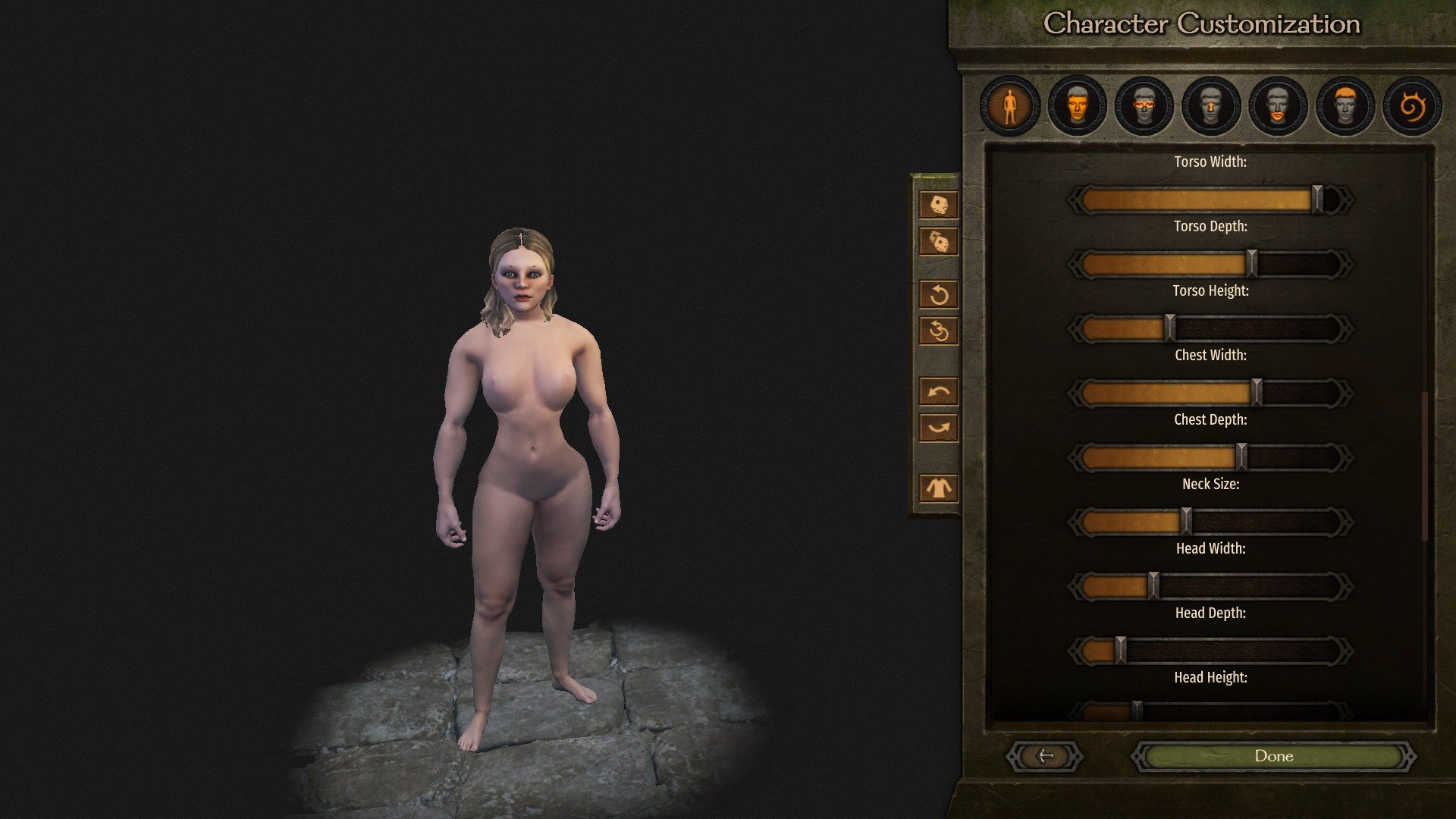
Task: Open the hair customization tab
Action: click(x=1345, y=106)
